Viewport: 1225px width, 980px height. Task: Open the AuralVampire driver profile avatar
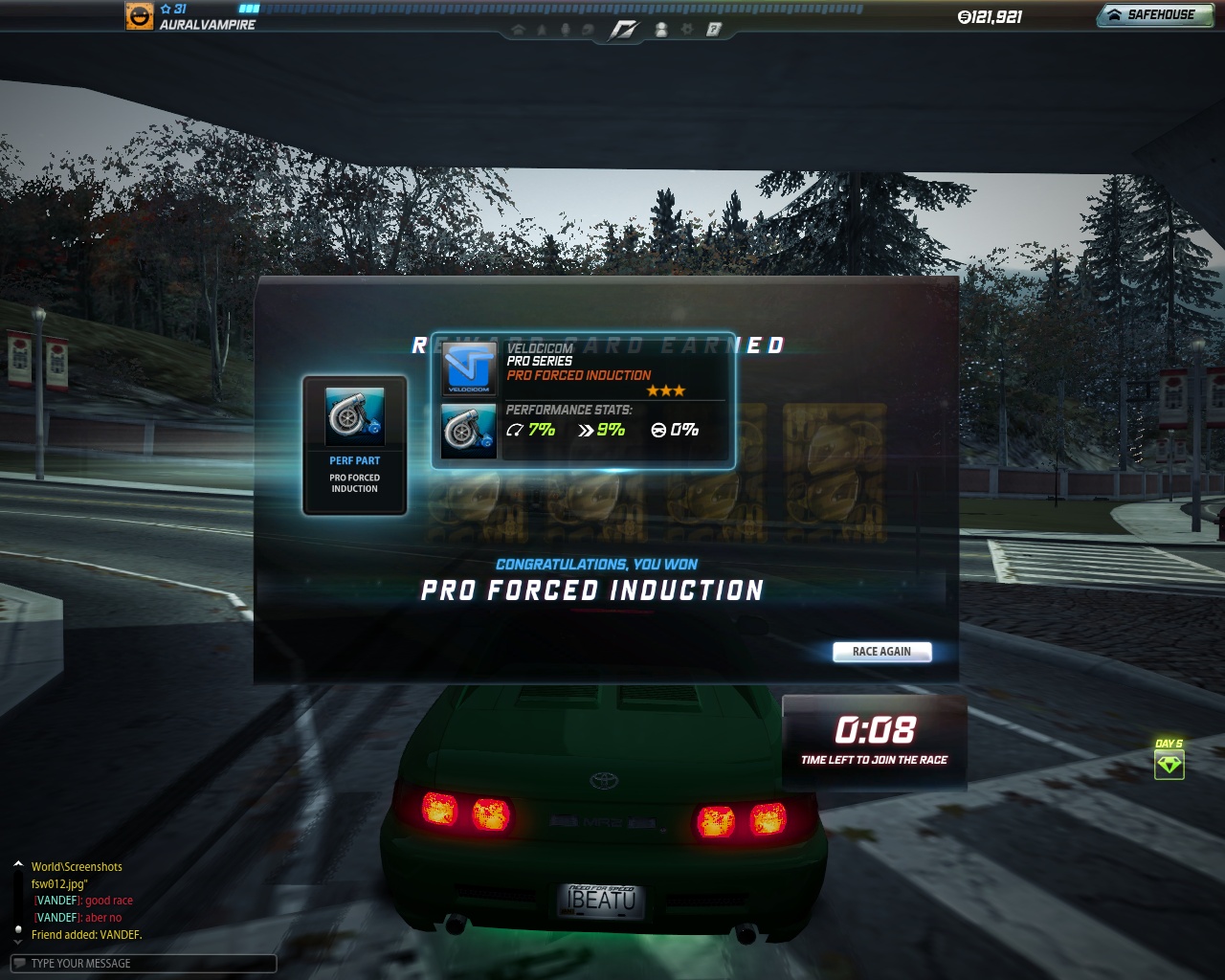point(140,16)
